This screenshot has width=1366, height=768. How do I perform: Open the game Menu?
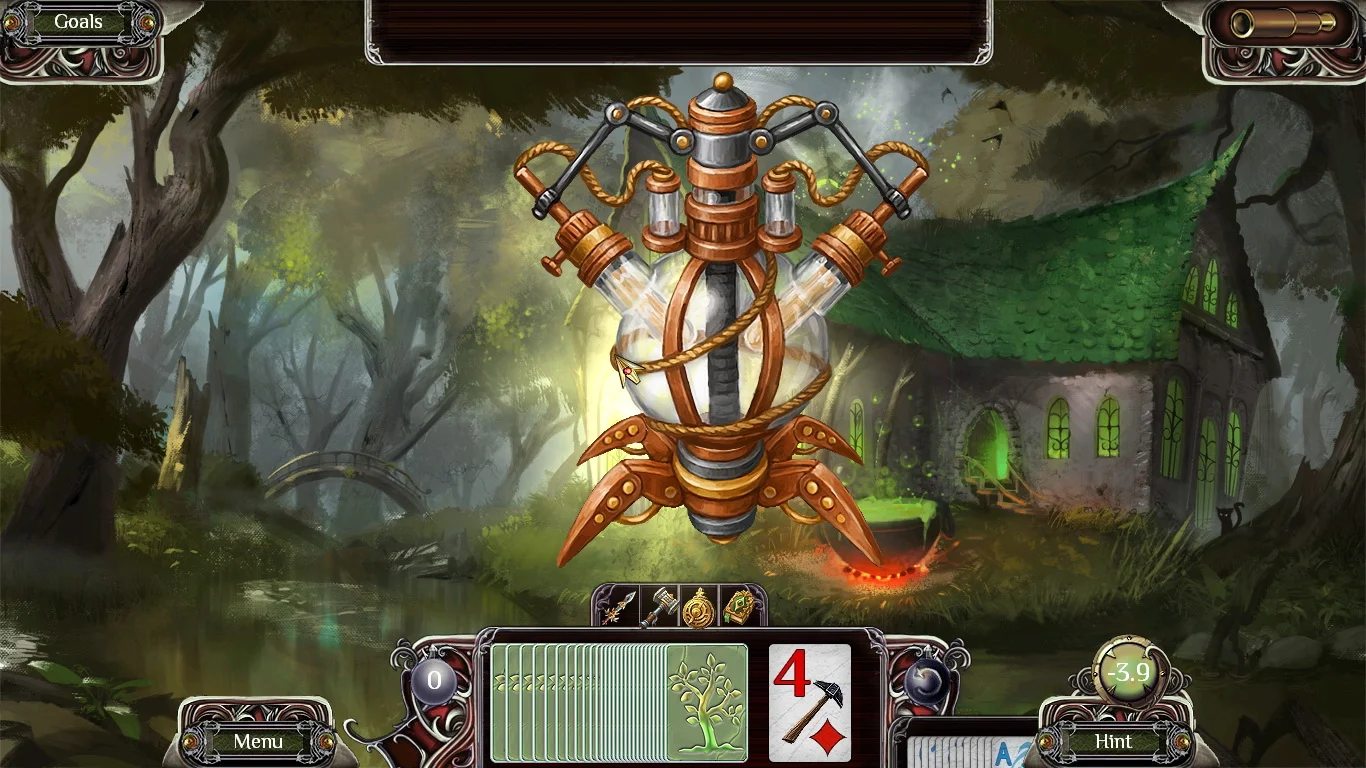point(258,742)
